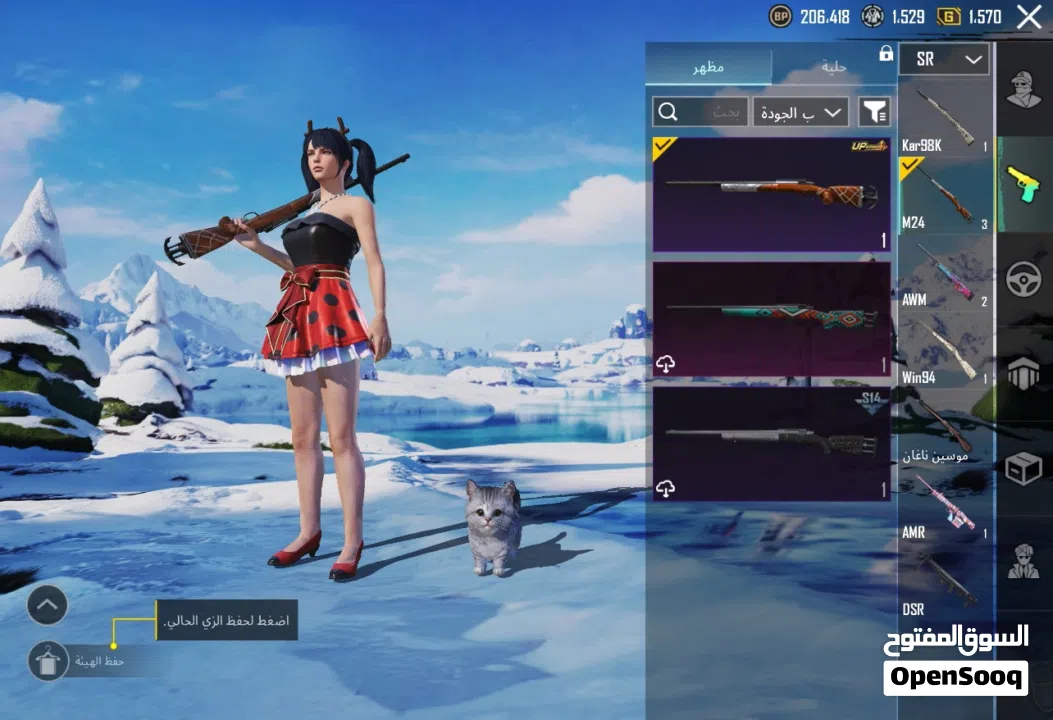Open the quality sort dropdown
The image size is (1053, 720).
click(801, 112)
